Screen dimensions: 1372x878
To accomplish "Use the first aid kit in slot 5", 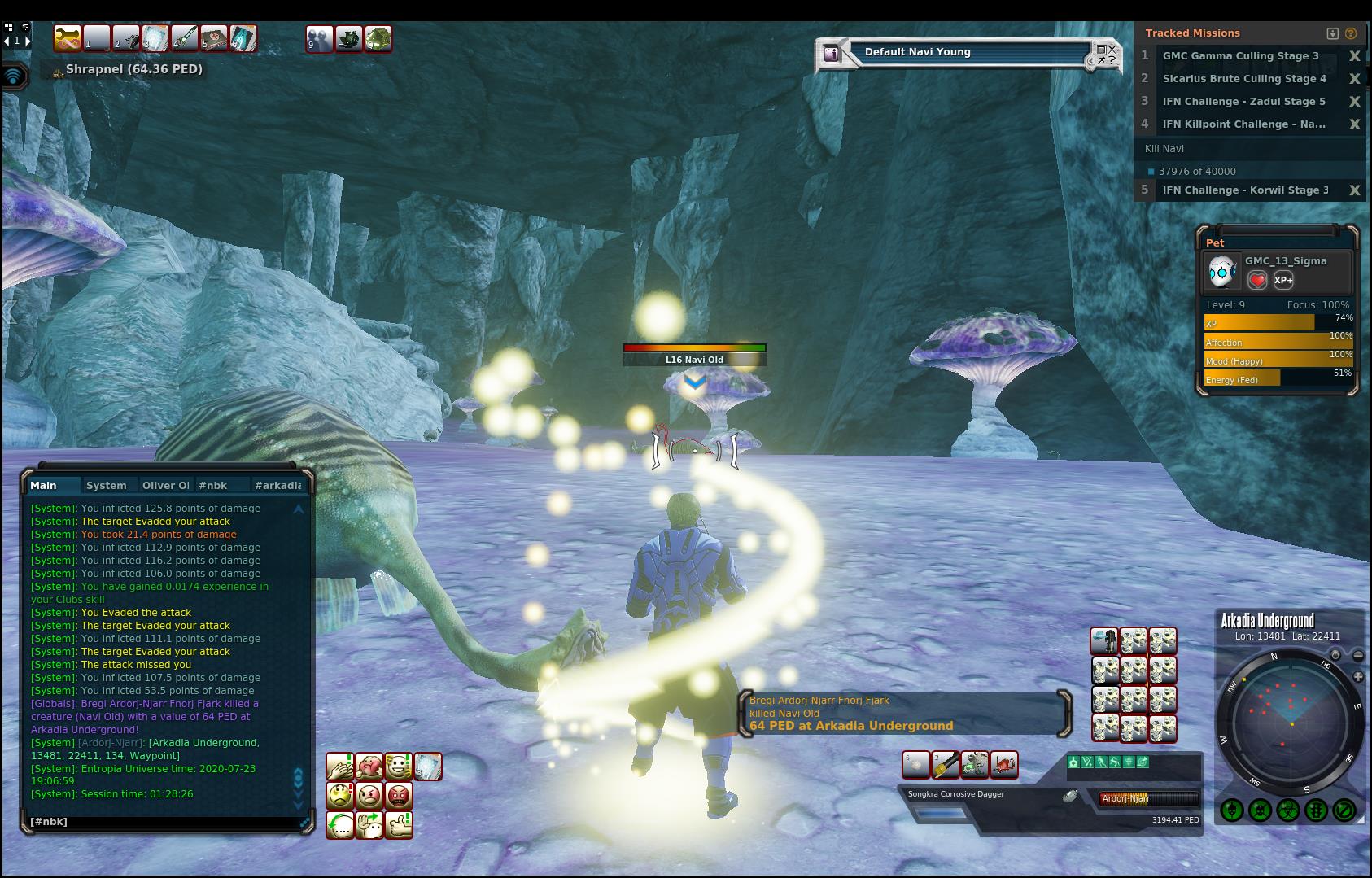I will (214, 38).
